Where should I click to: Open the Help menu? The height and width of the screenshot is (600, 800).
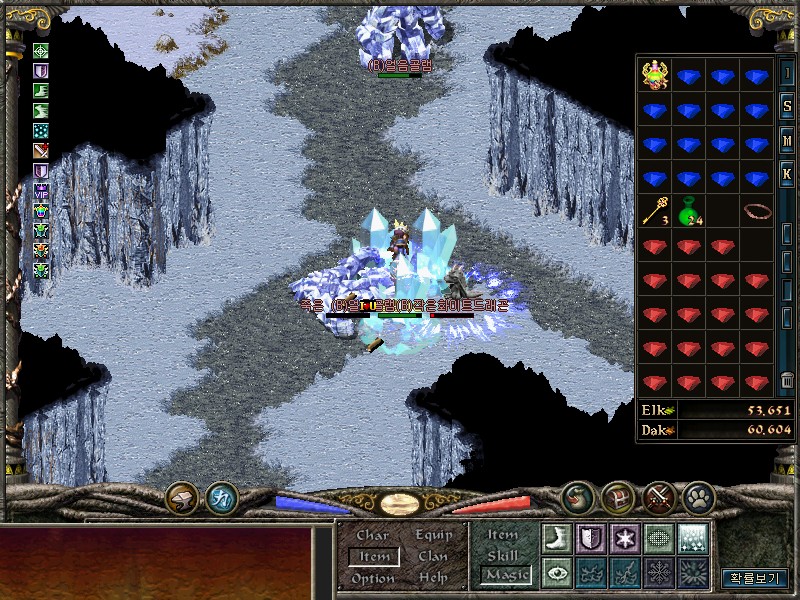click(x=433, y=578)
